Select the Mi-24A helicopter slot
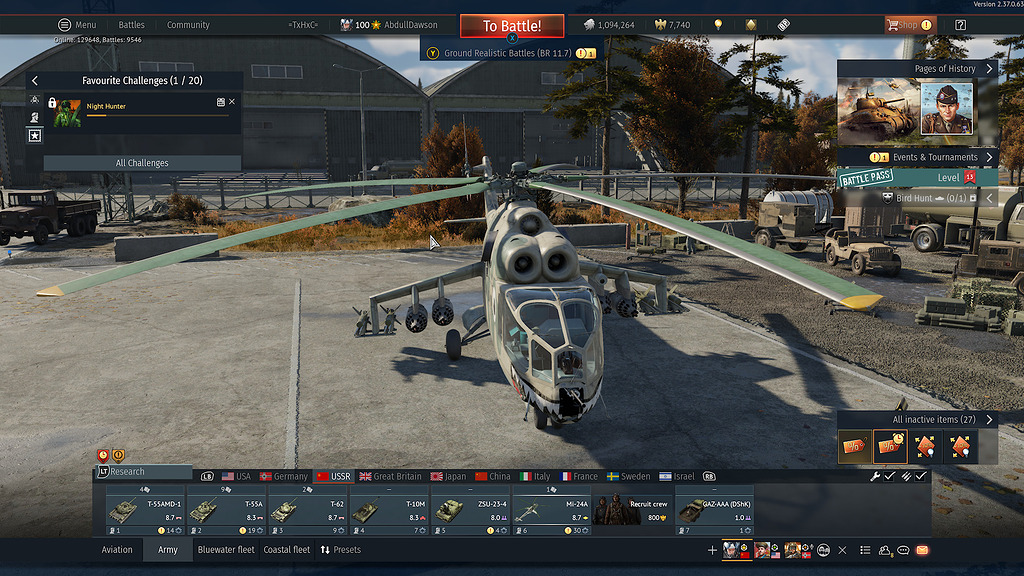 [551, 510]
